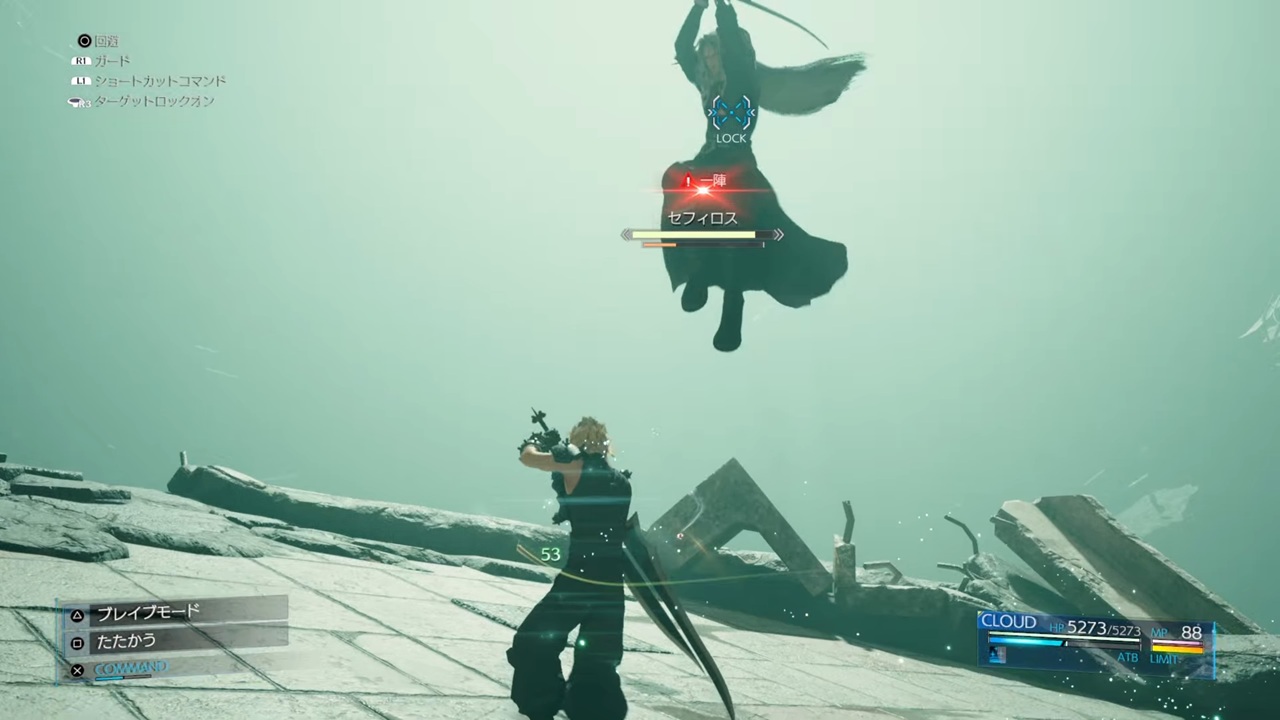Click the buff status icon under Cloud's HP bar
The width and height of the screenshot is (1280, 720).
(996, 655)
